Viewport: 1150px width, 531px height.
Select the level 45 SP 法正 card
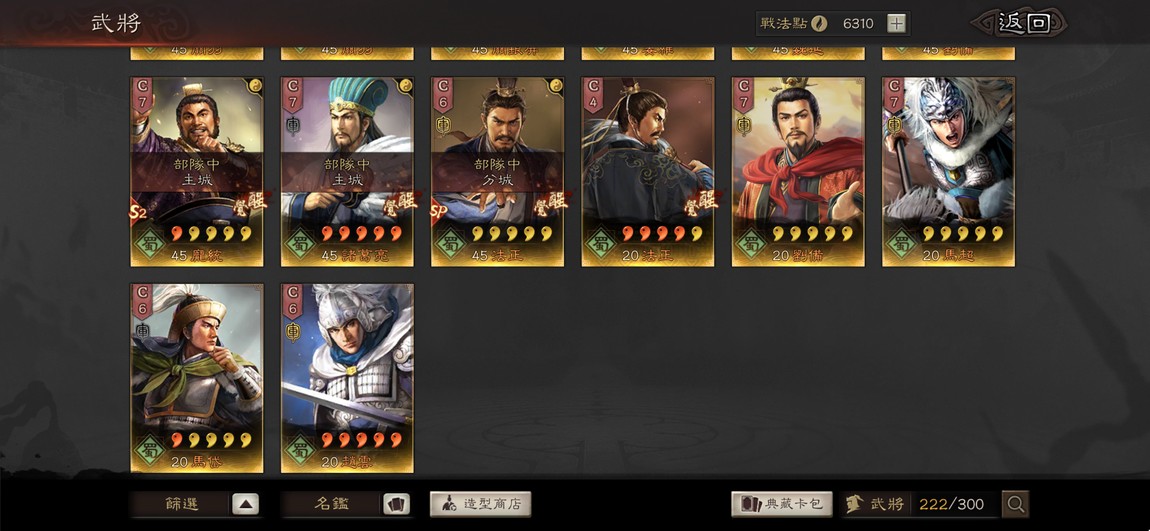click(x=497, y=172)
